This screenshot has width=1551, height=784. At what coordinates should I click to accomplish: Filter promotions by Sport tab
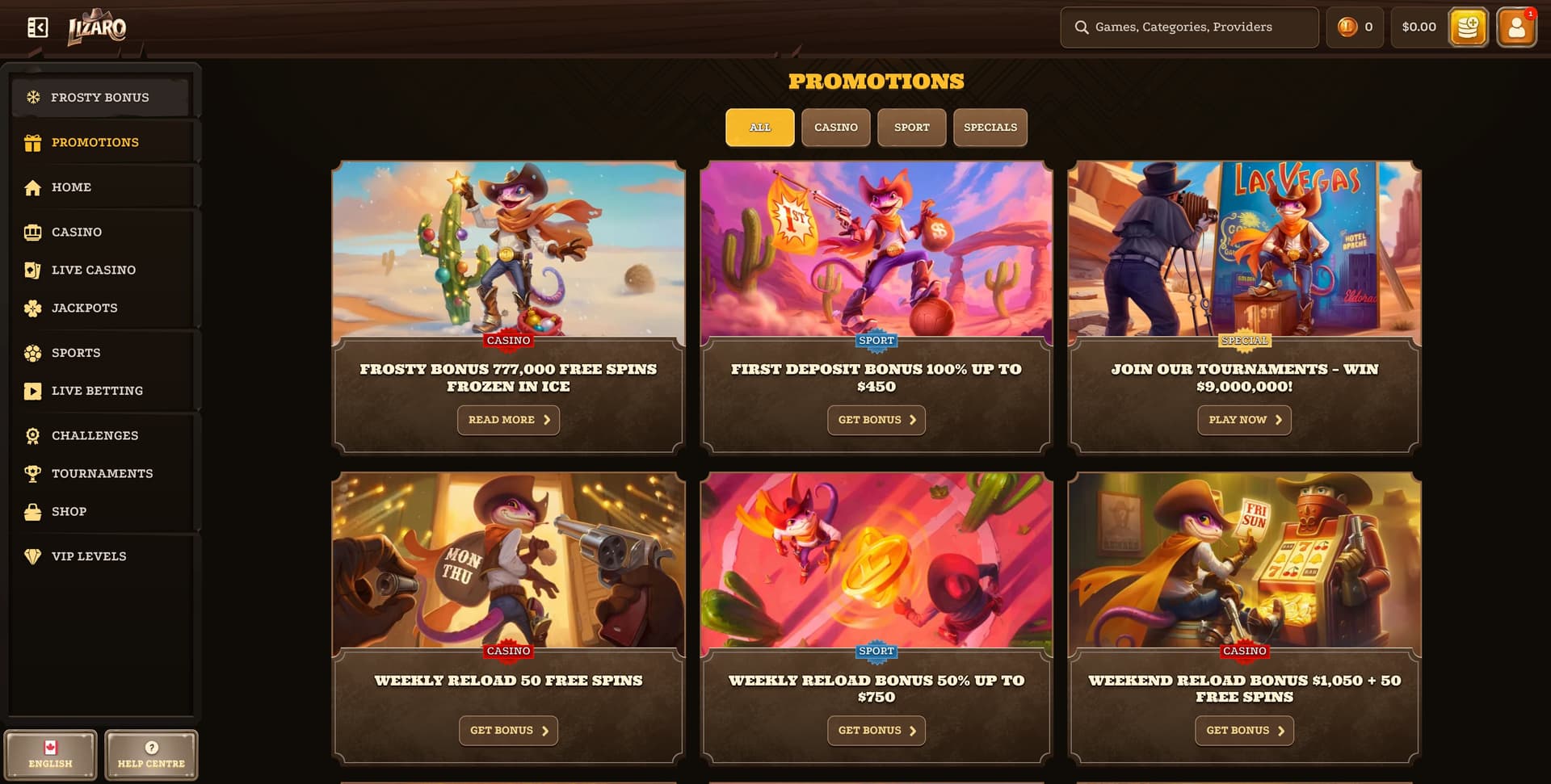pyautogui.click(x=911, y=128)
